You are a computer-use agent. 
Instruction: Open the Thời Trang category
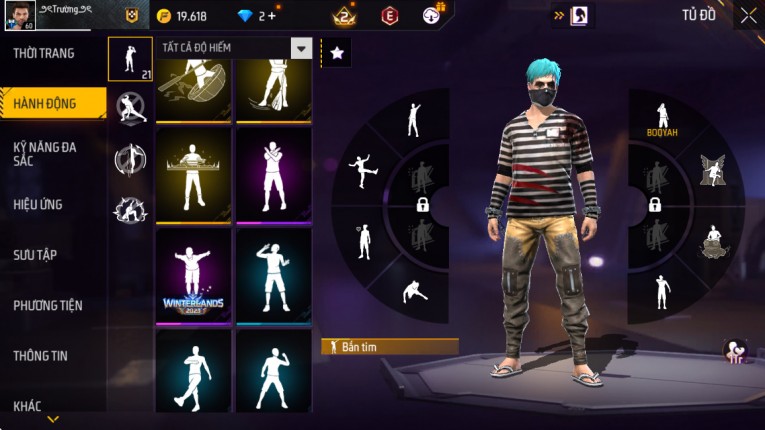click(44, 53)
